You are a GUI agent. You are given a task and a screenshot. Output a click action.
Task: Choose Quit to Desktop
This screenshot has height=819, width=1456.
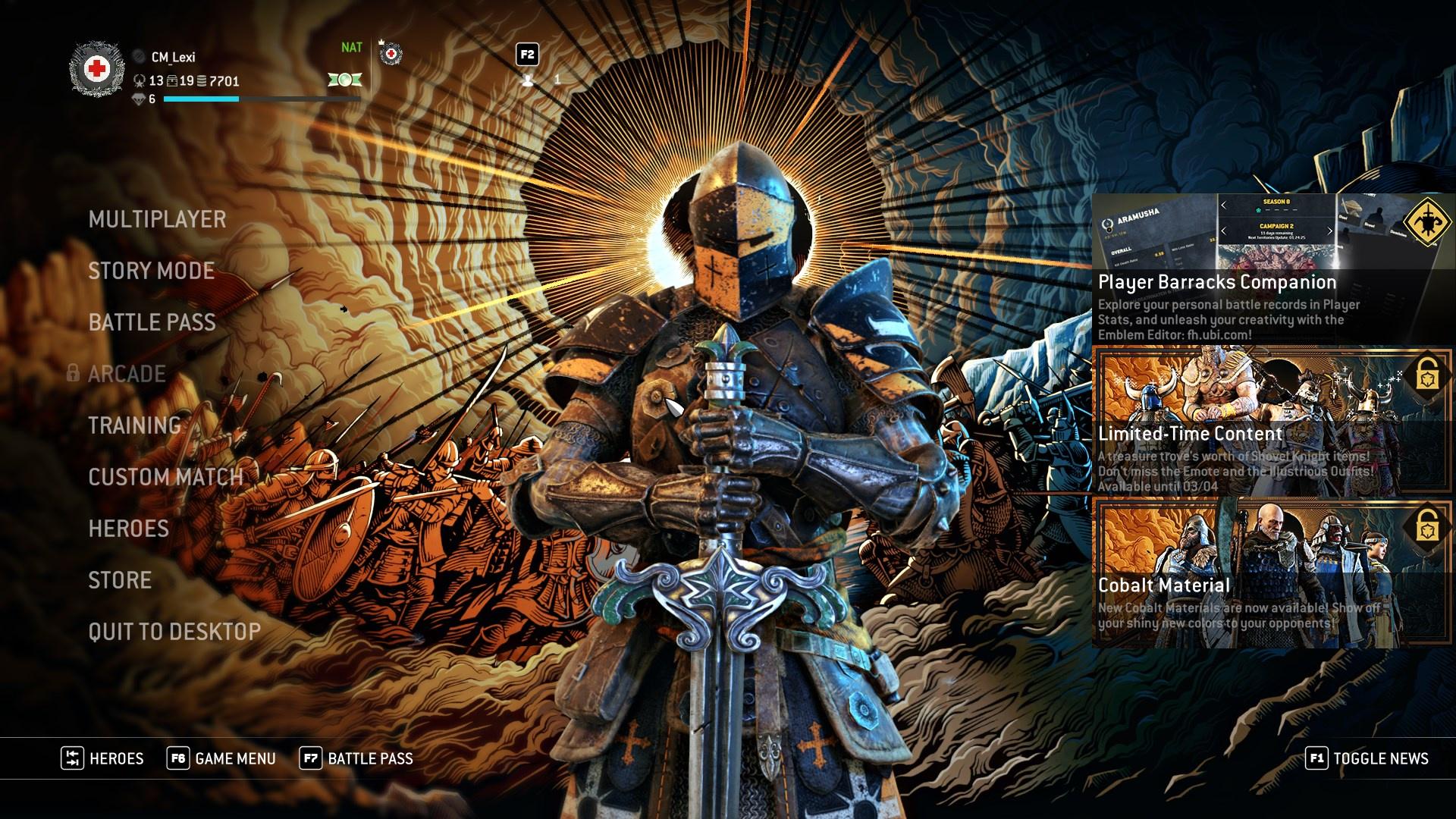[173, 630]
